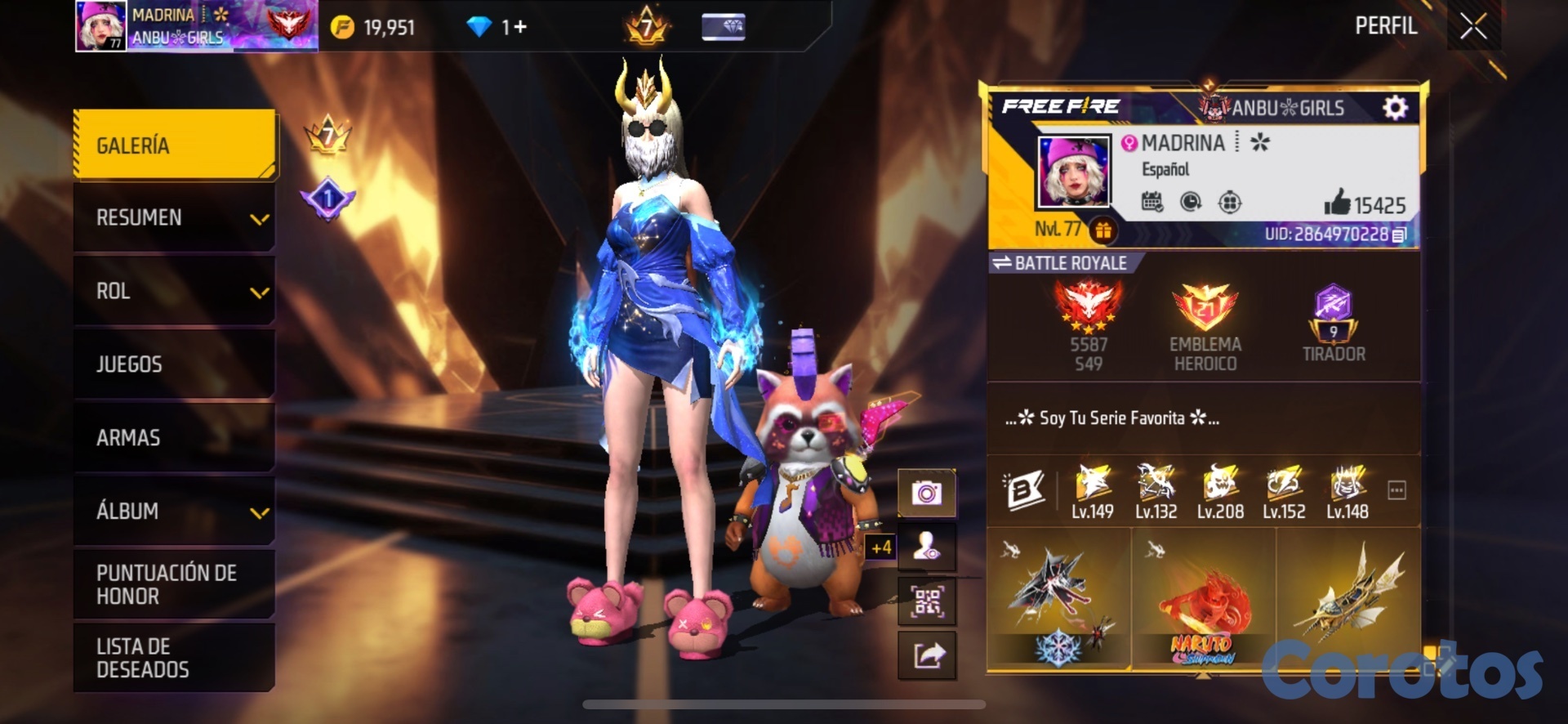Image resolution: width=1568 pixels, height=724 pixels.
Task: Expand the Resumen menu entry
Action: [175, 217]
